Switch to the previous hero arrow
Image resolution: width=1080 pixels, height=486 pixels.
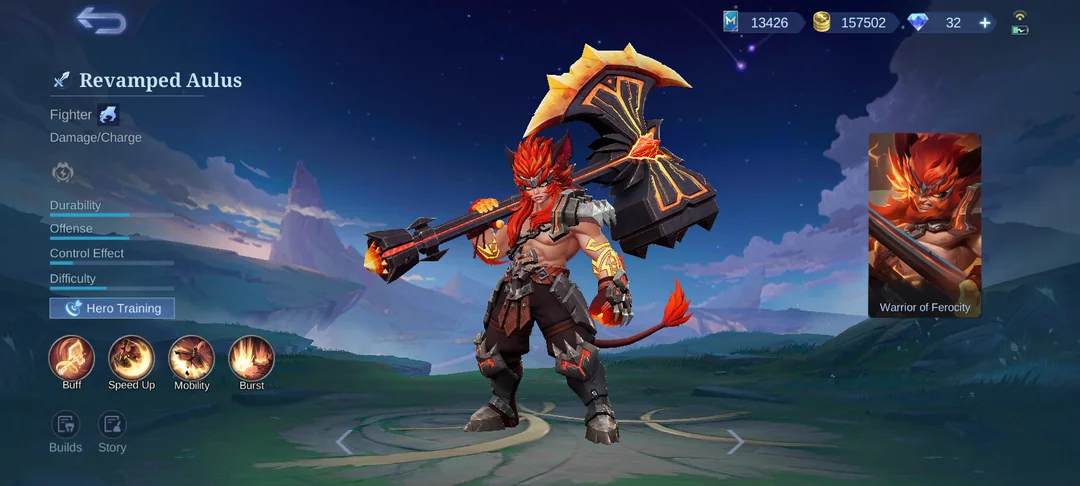click(344, 441)
